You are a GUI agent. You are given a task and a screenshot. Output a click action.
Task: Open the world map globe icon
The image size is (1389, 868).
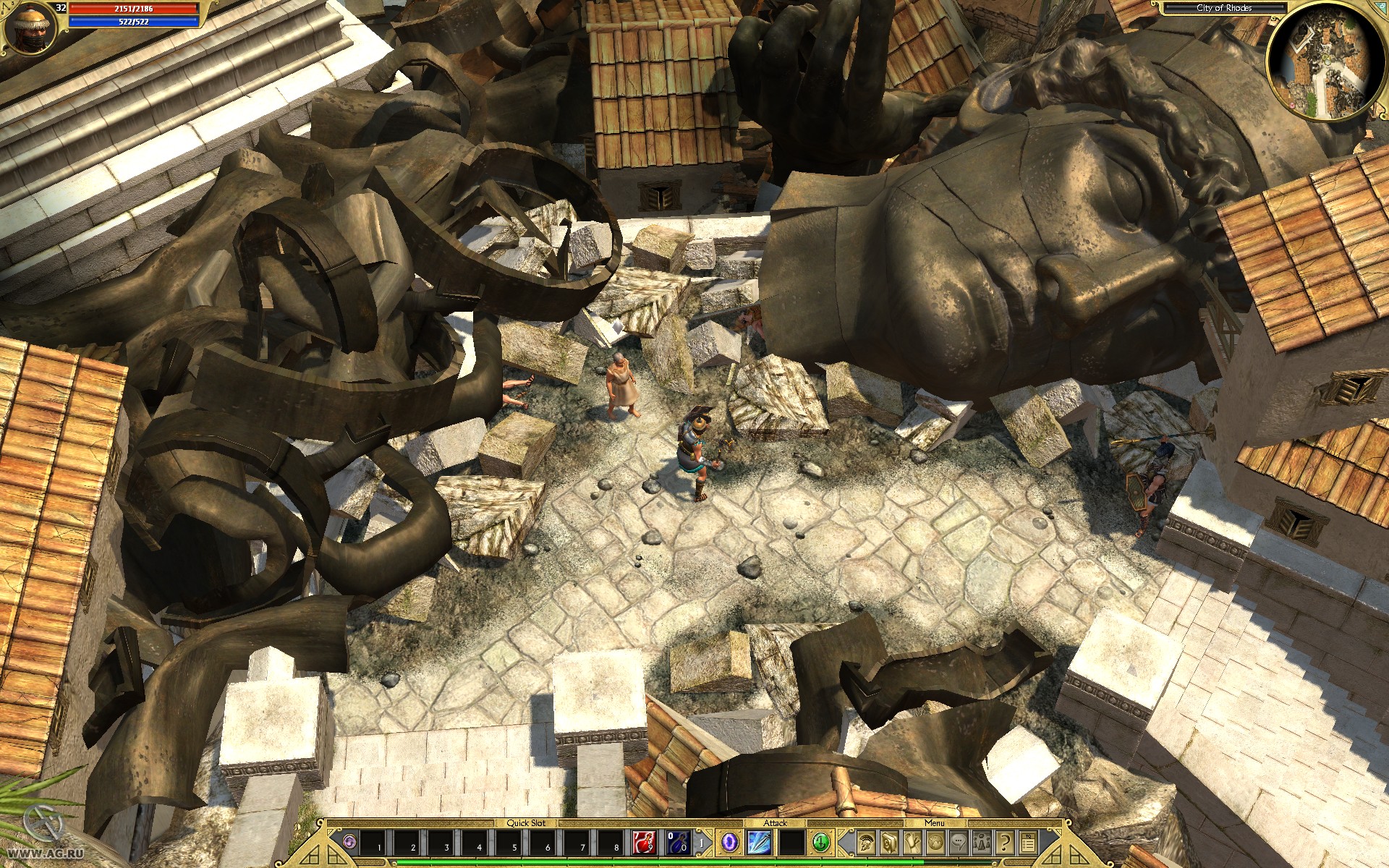pyautogui.click(x=933, y=843)
